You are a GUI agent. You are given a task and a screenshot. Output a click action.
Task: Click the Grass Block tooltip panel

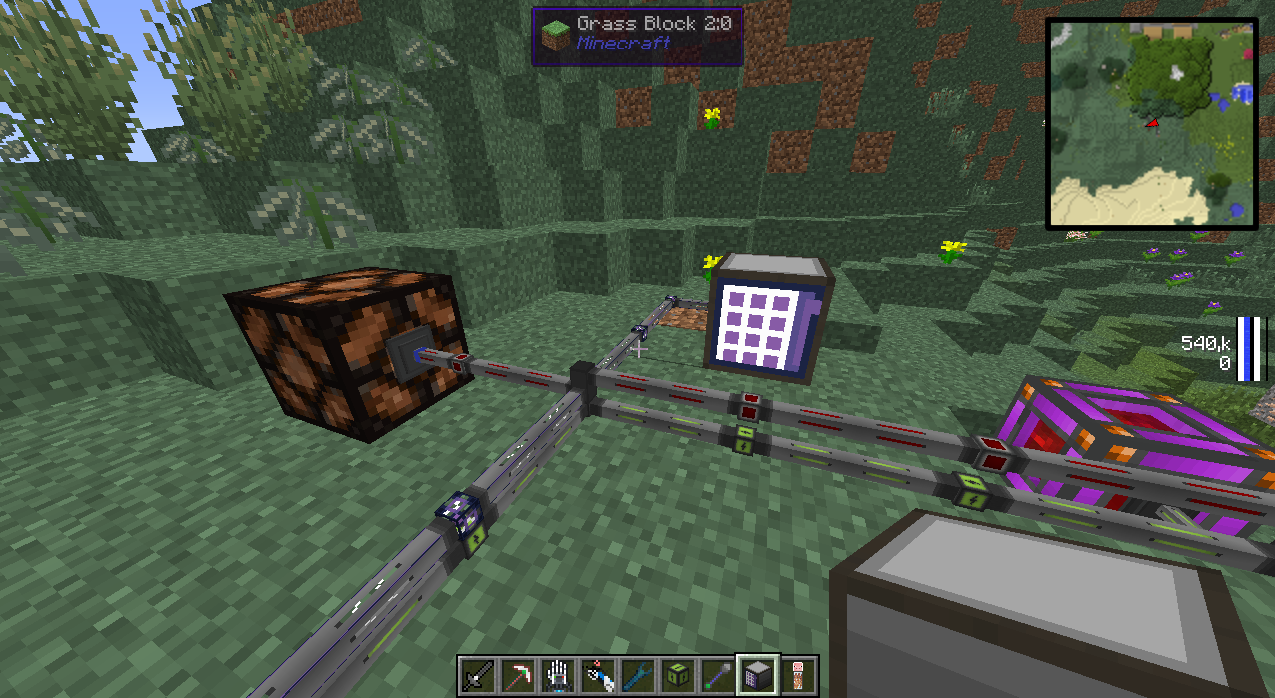pos(637,36)
